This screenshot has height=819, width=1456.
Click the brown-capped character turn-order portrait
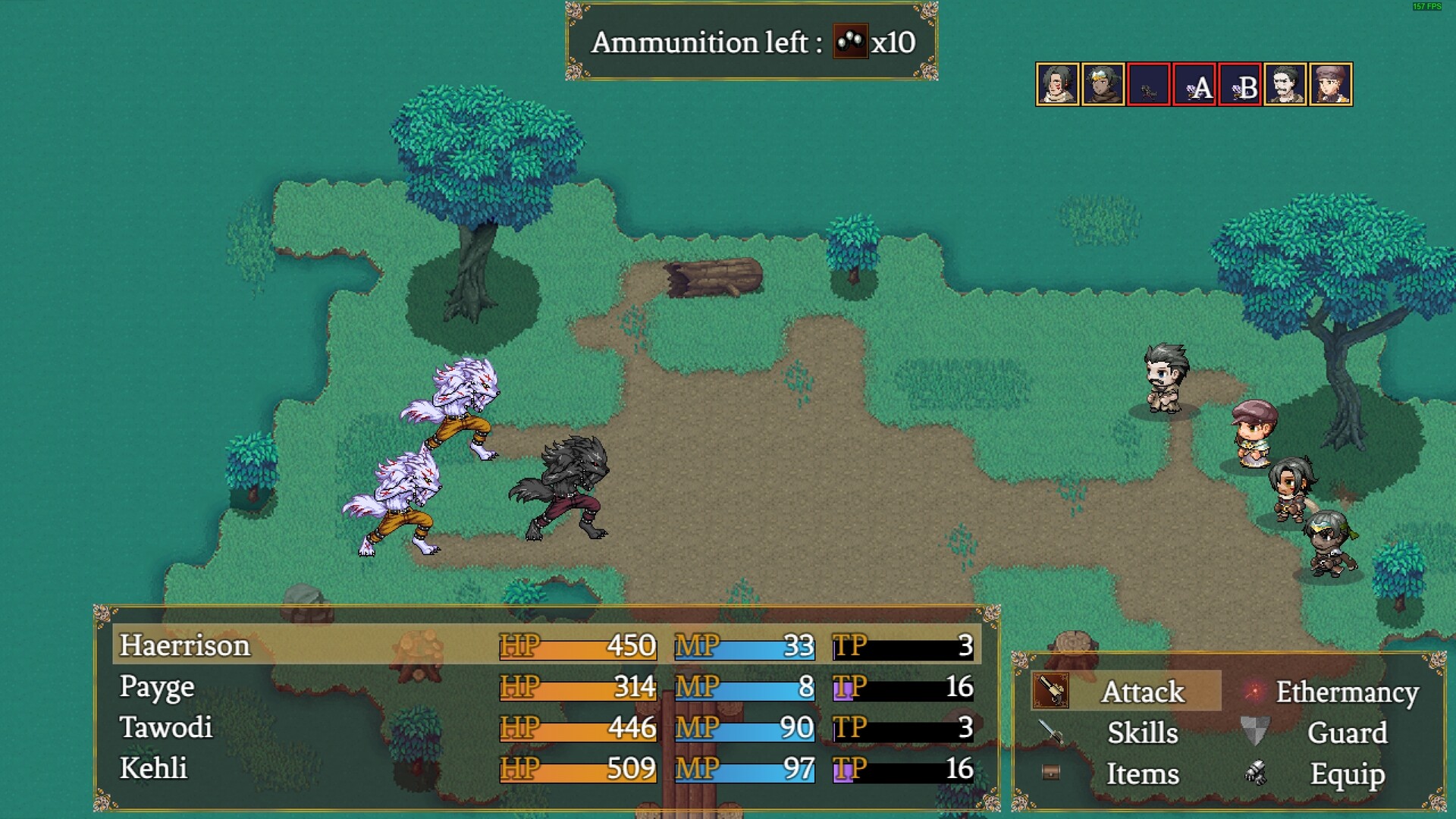pos(1331,84)
